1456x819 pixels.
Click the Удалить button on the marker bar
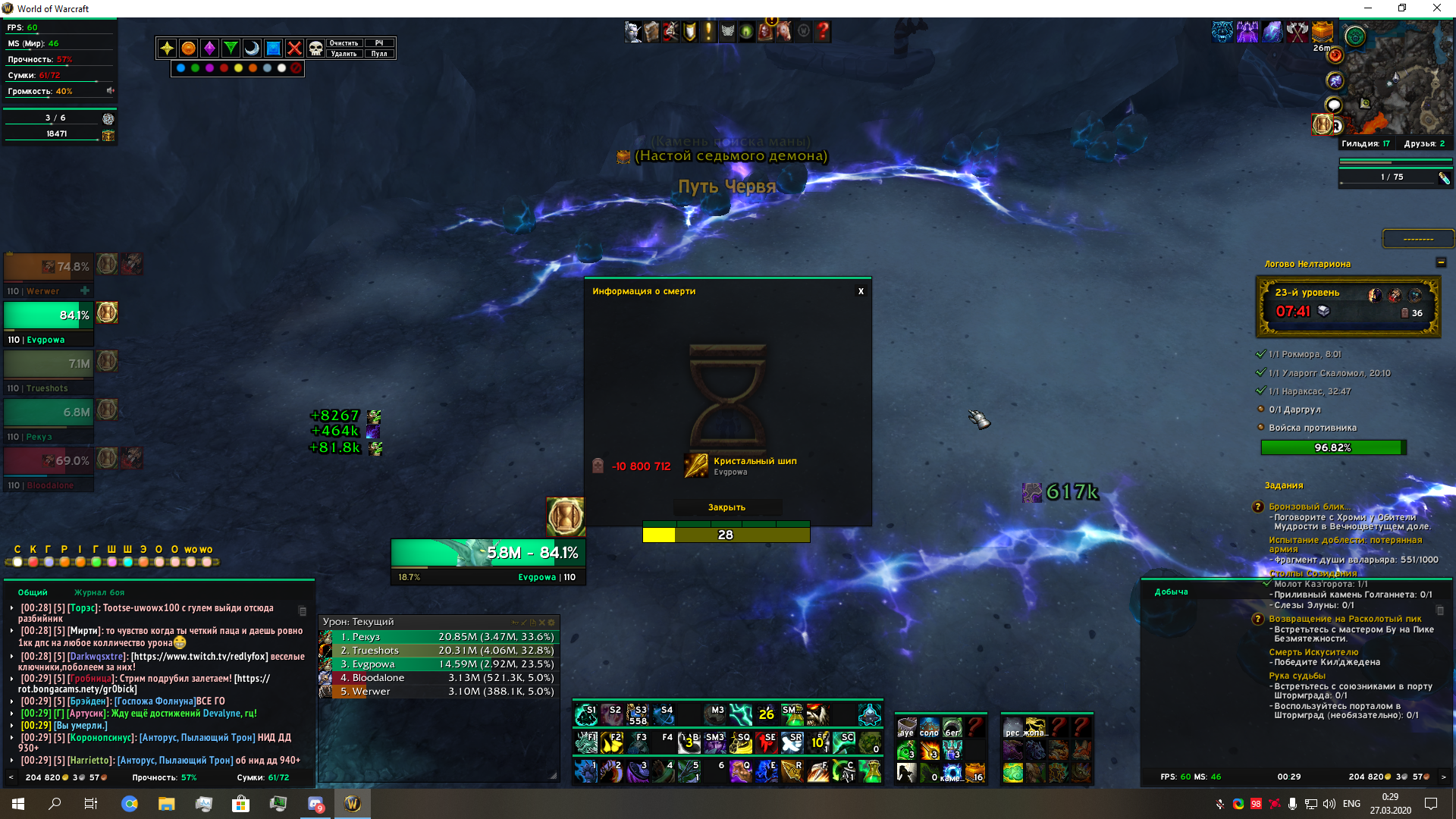pyautogui.click(x=344, y=54)
